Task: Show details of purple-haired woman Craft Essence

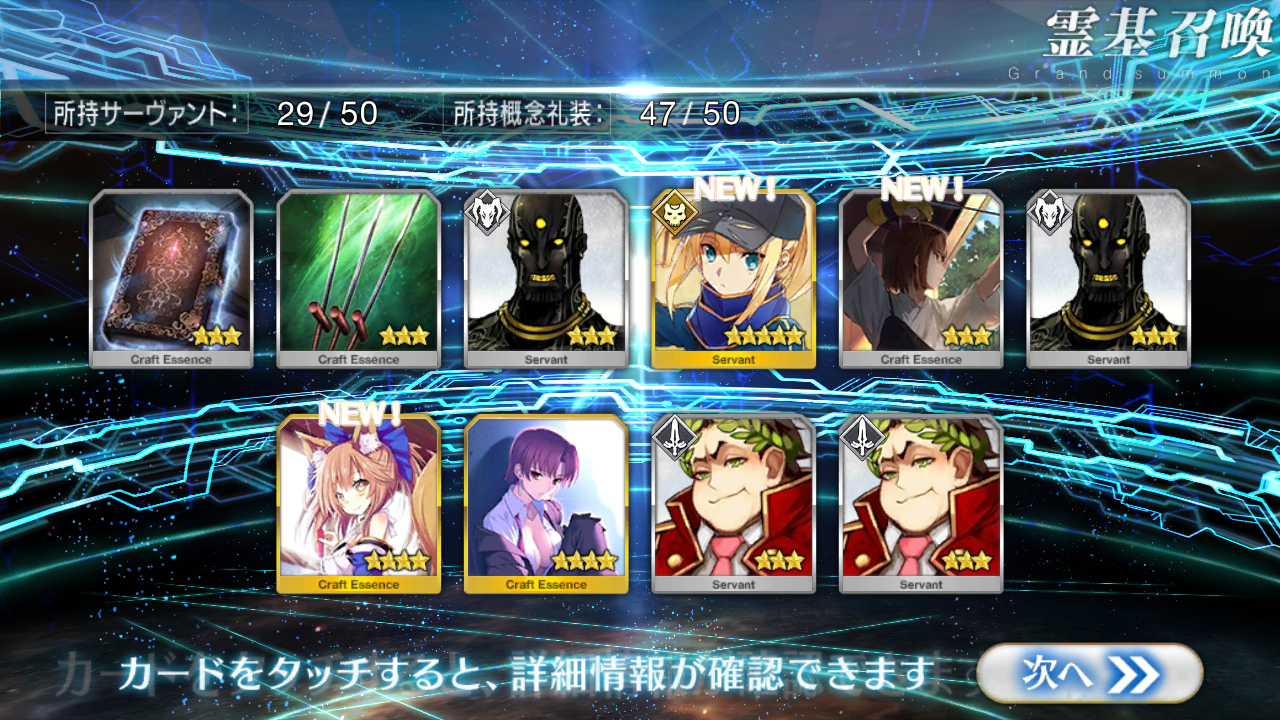Action: (x=546, y=503)
